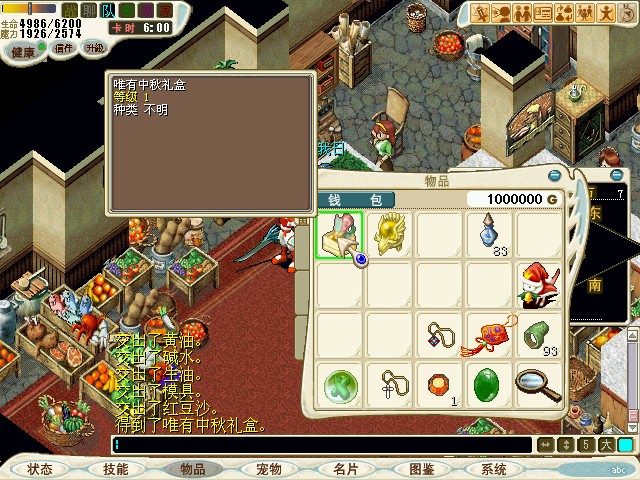Click the chat input box
640x480 pixels.
[320, 445]
